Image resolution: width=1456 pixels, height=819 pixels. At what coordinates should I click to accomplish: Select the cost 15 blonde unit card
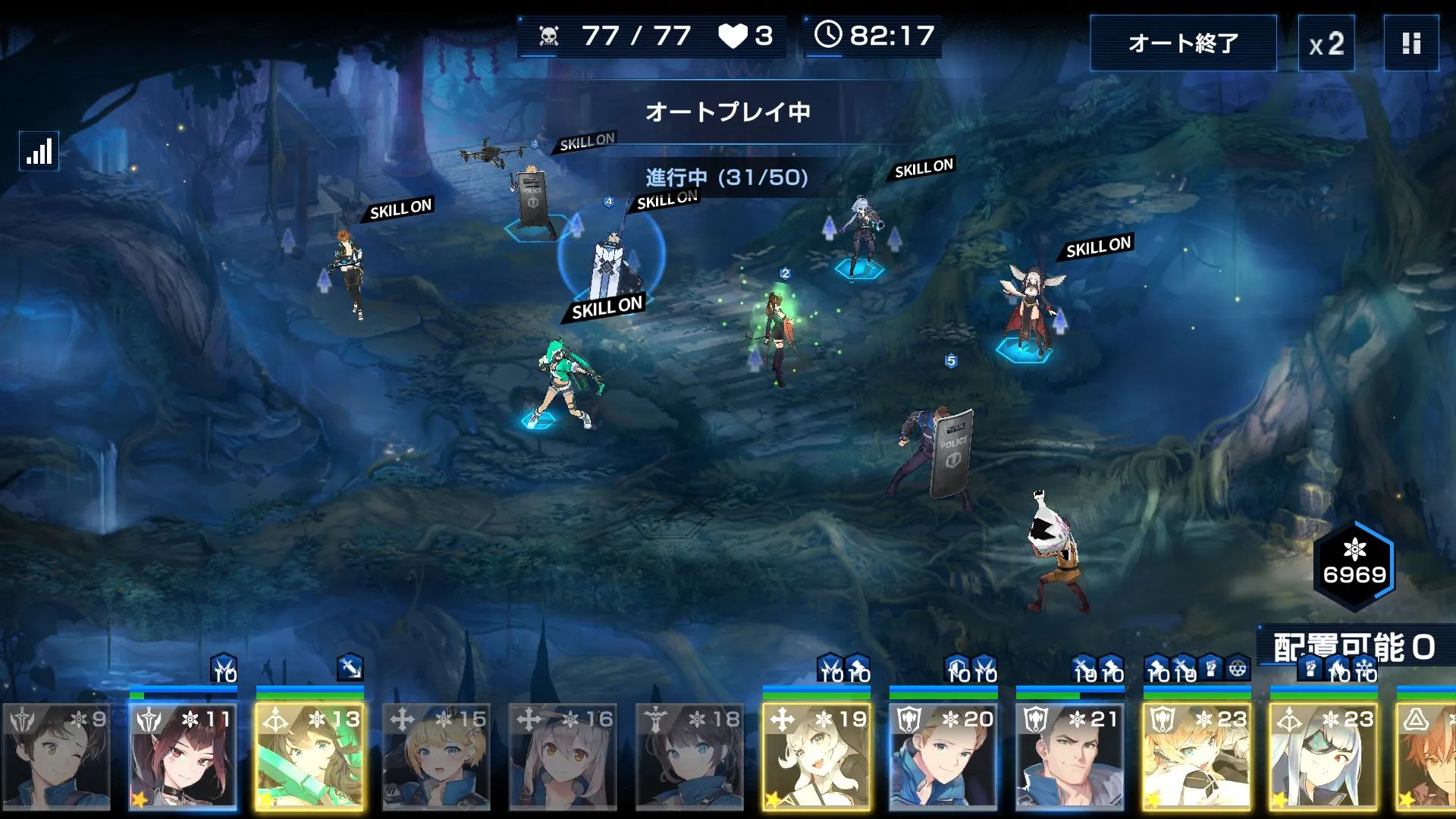click(x=437, y=756)
